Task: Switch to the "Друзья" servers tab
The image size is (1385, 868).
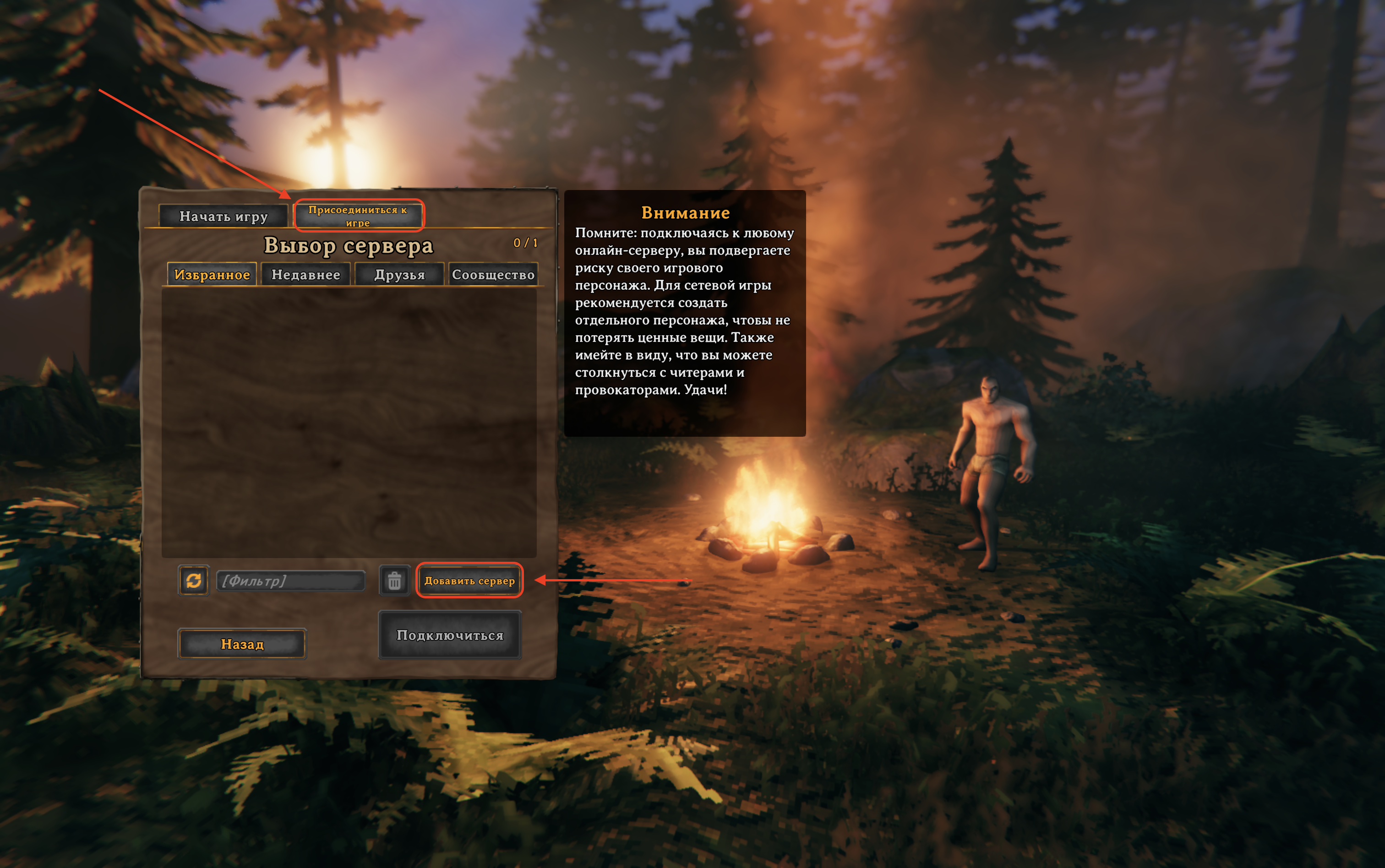Action: [400, 274]
